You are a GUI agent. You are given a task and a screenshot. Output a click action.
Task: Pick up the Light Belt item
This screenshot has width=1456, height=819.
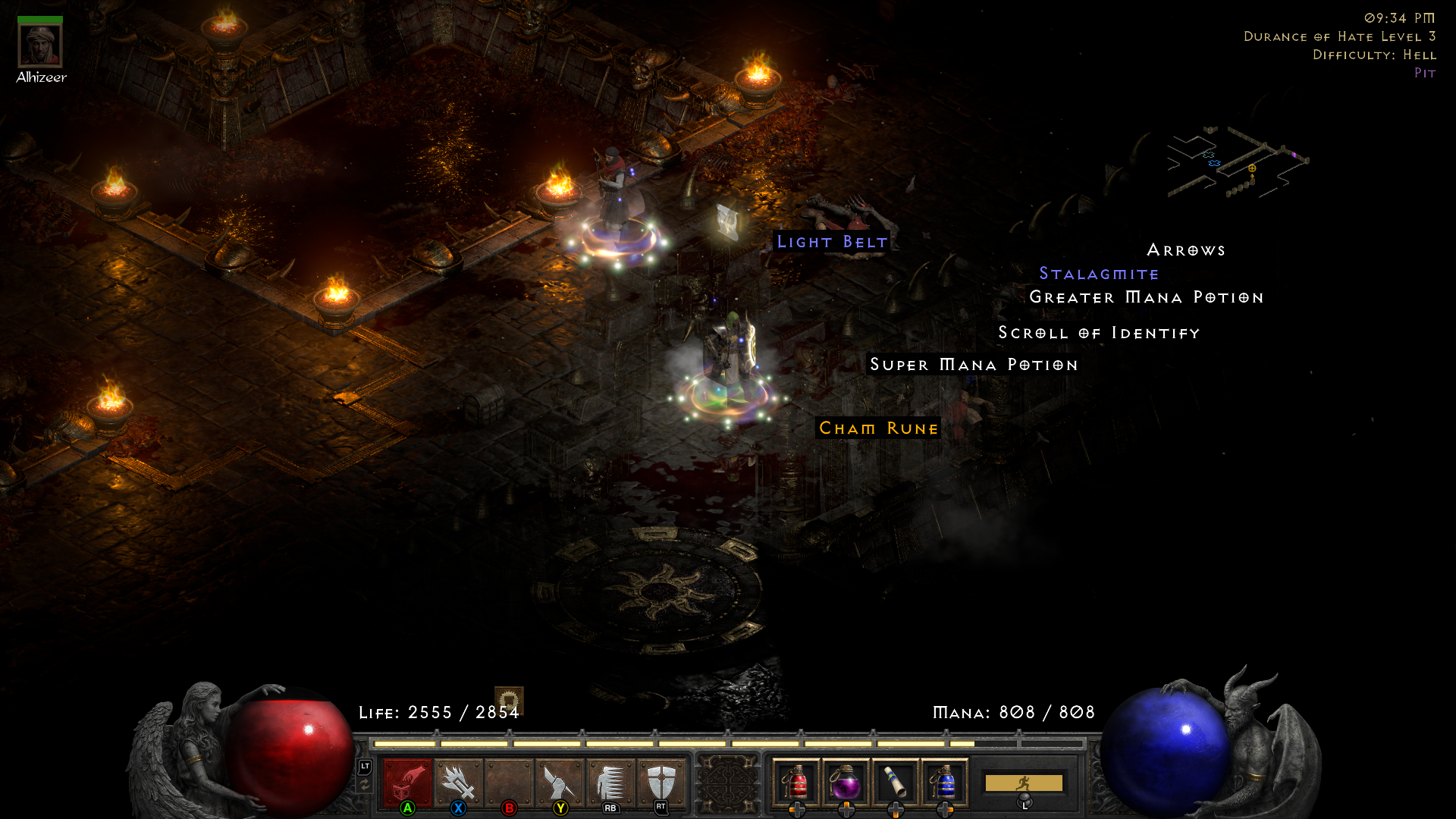click(831, 243)
